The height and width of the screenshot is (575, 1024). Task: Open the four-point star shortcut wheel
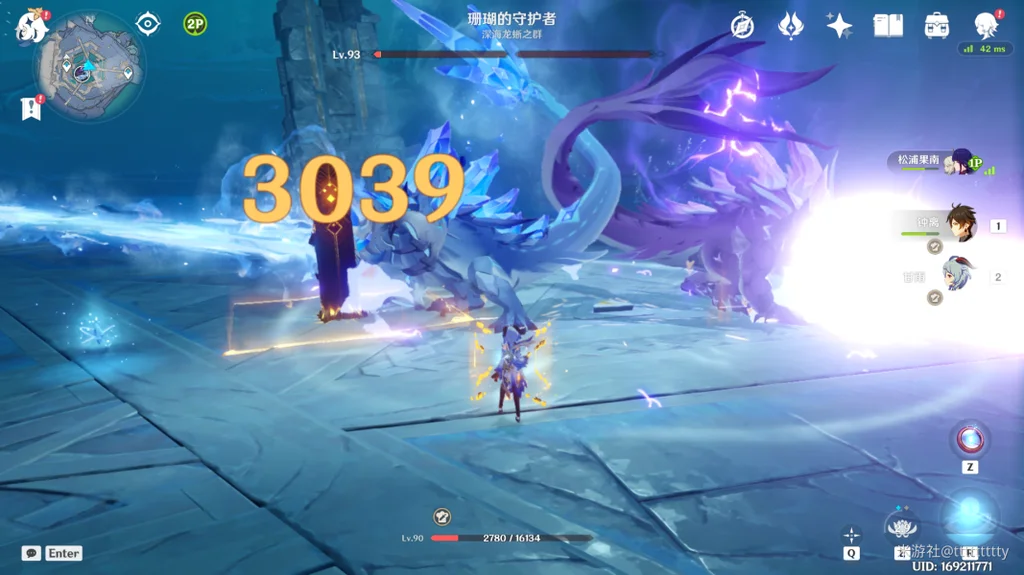(x=851, y=534)
